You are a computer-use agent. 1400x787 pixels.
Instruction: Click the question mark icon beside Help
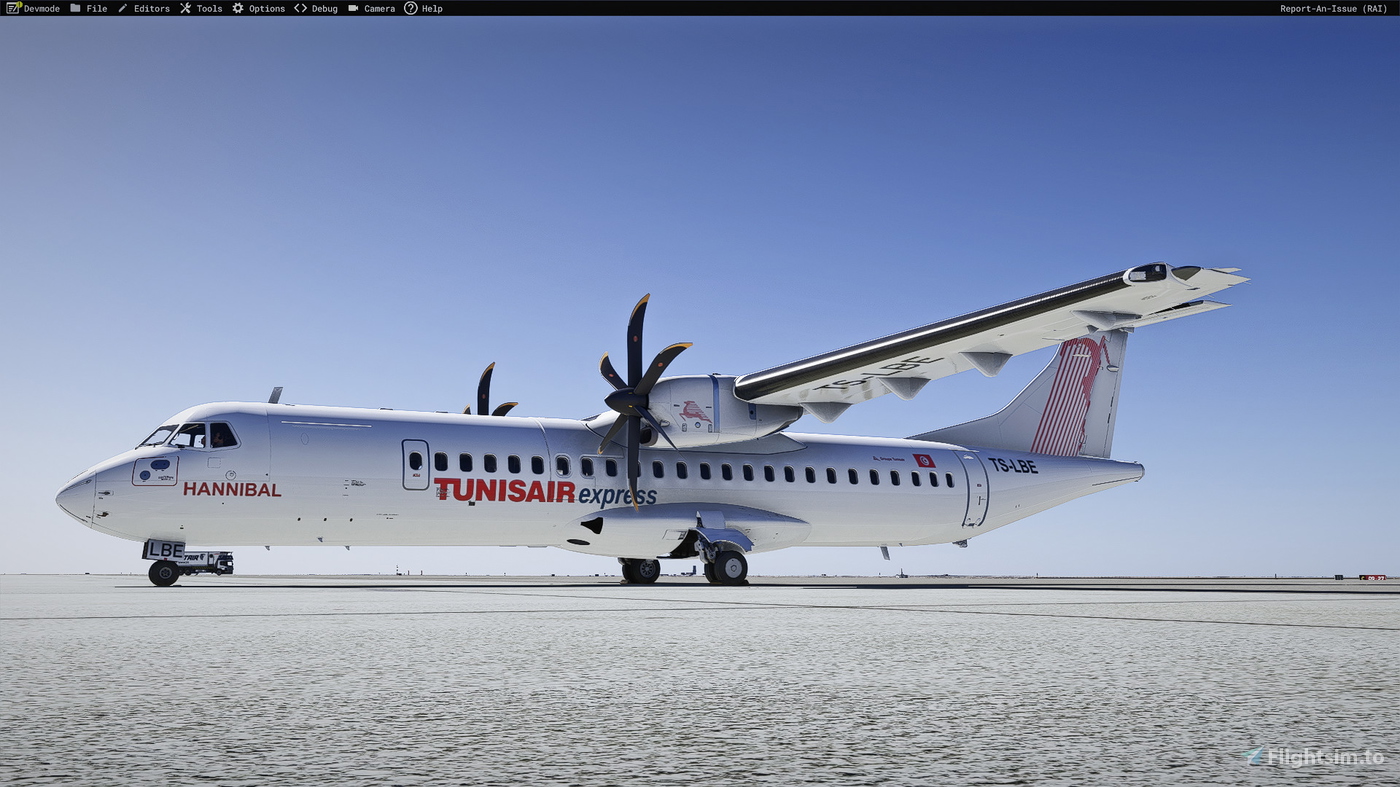pyautogui.click(x=410, y=8)
